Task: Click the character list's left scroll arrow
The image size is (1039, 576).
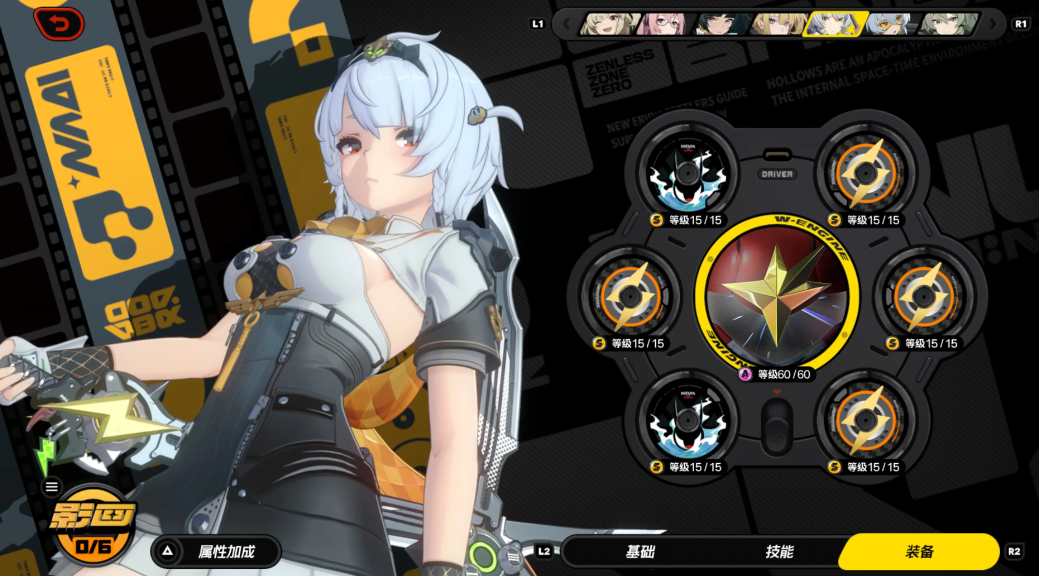Action: (566, 23)
